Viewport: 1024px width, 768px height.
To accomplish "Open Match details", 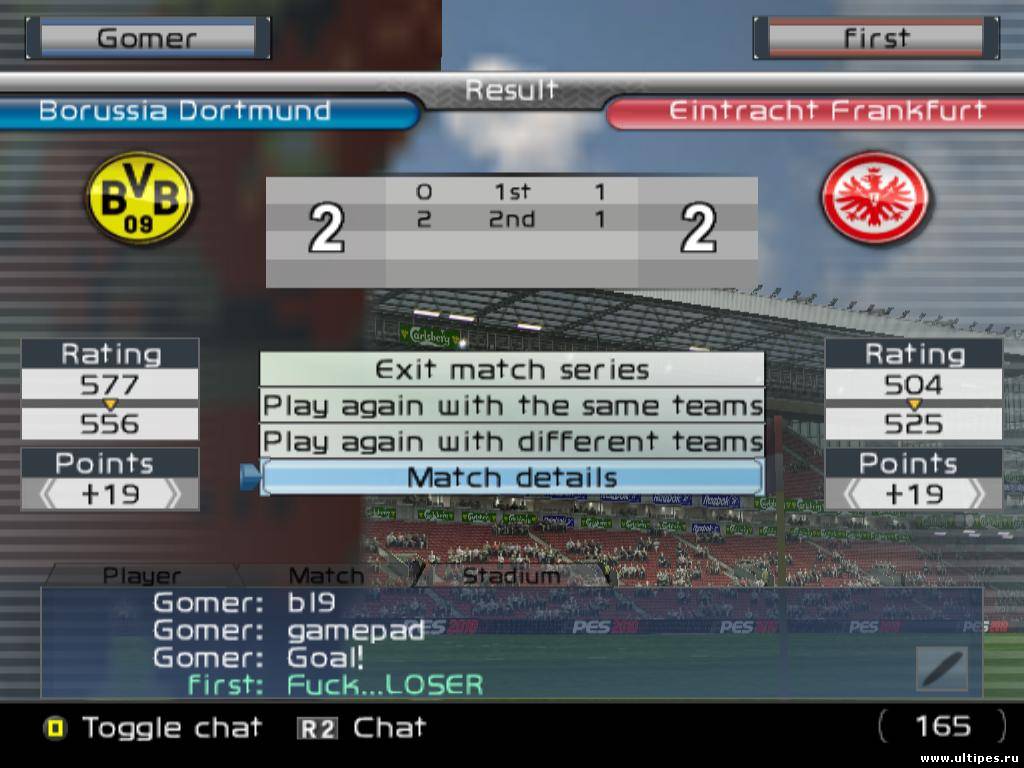I will [x=511, y=477].
